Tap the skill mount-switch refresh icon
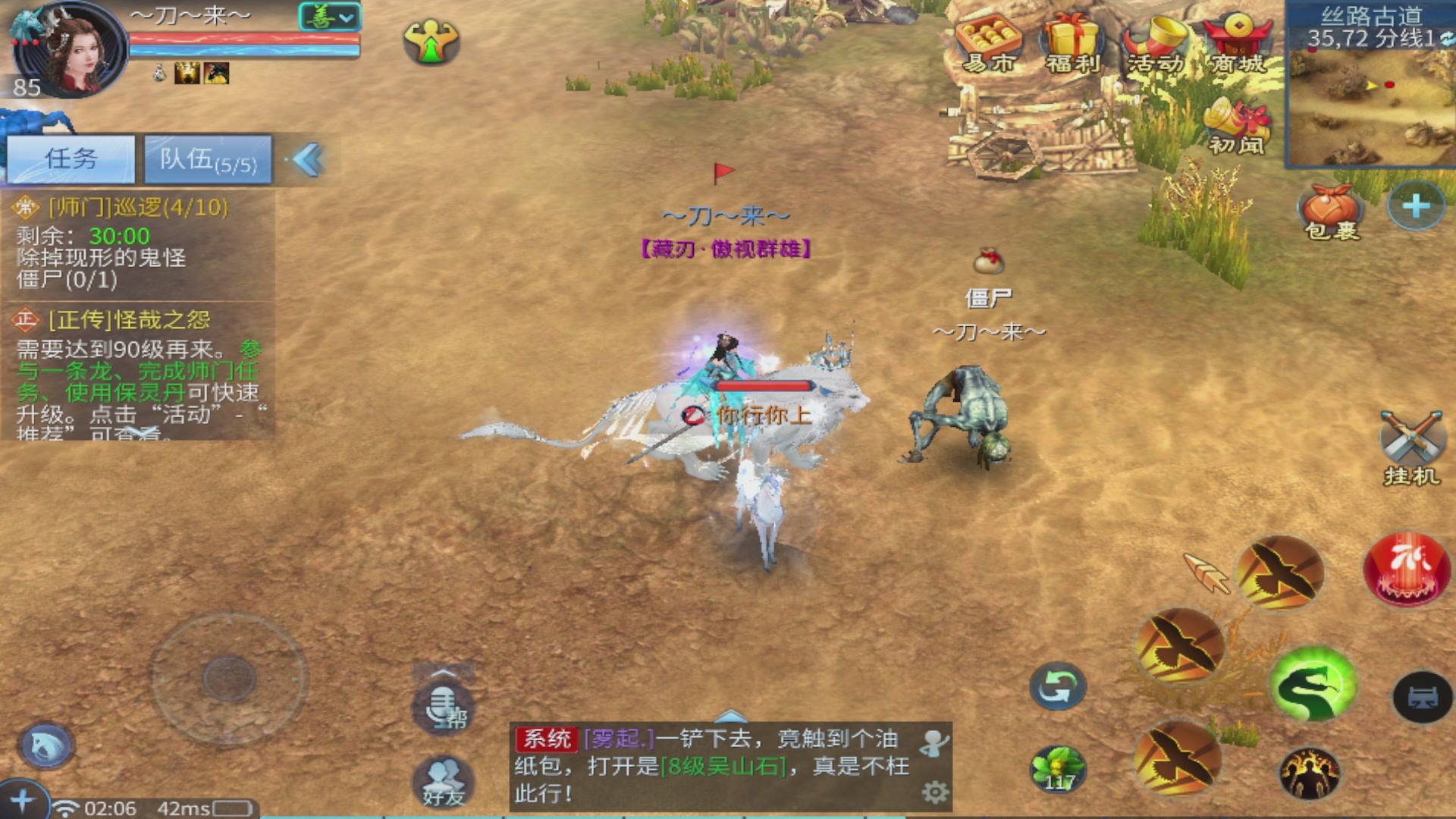 point(1058,685)
